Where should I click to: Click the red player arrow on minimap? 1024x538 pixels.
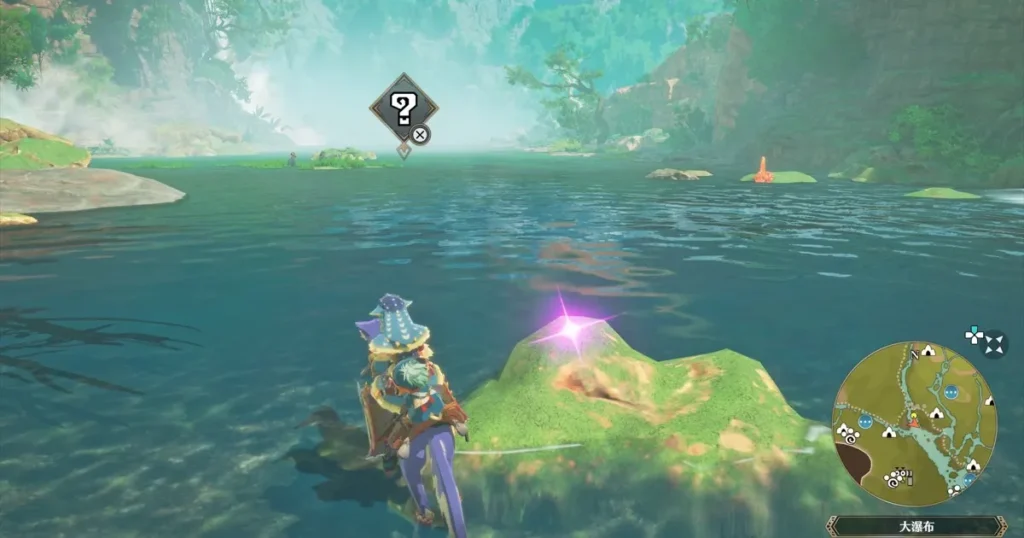pyautogui.click(x=911, y=423)
